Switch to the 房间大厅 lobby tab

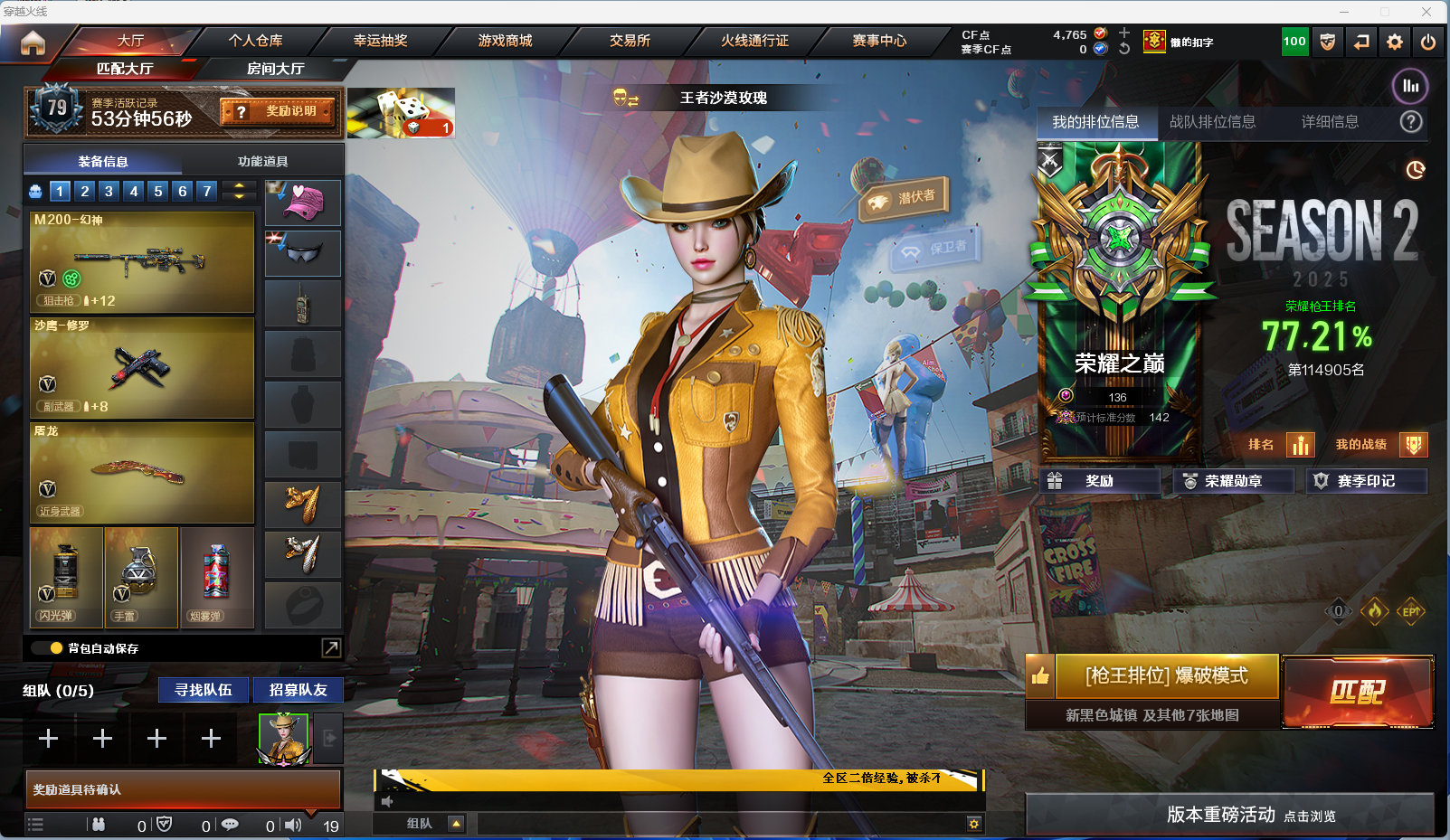(275, 69)
